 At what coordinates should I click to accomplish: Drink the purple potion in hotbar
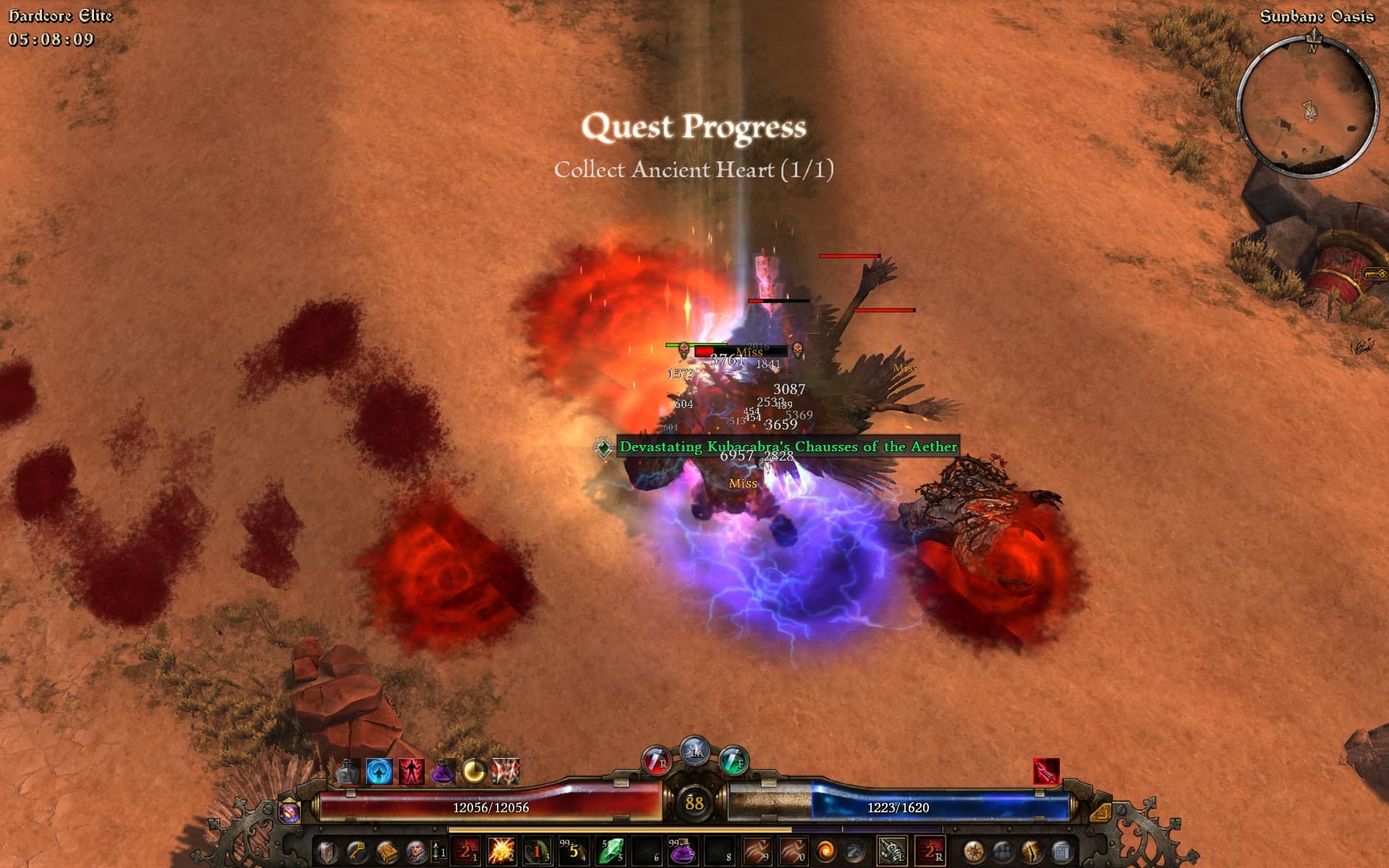[681, 851]
